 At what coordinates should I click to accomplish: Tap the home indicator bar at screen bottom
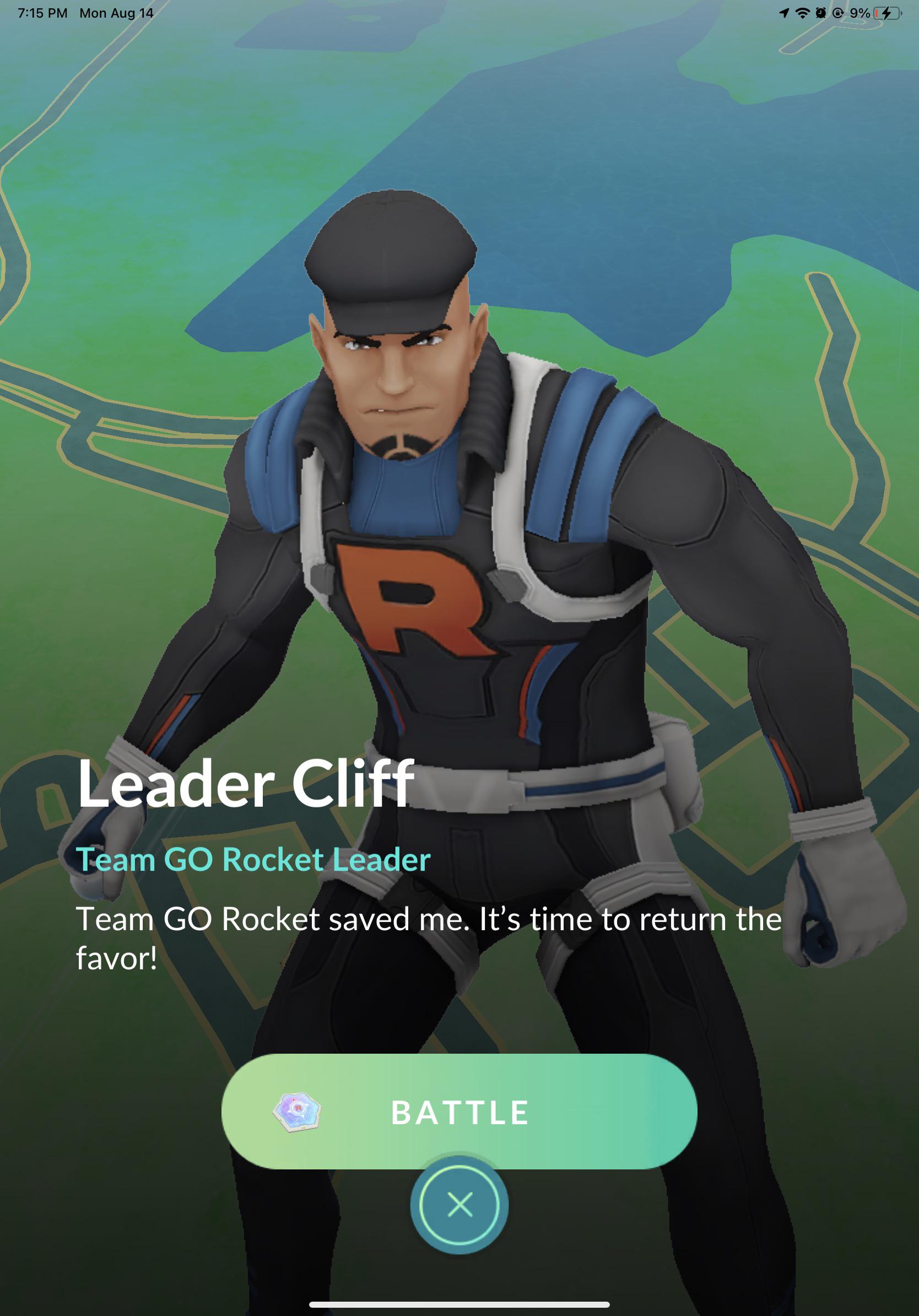click(x=458, y=1305)
